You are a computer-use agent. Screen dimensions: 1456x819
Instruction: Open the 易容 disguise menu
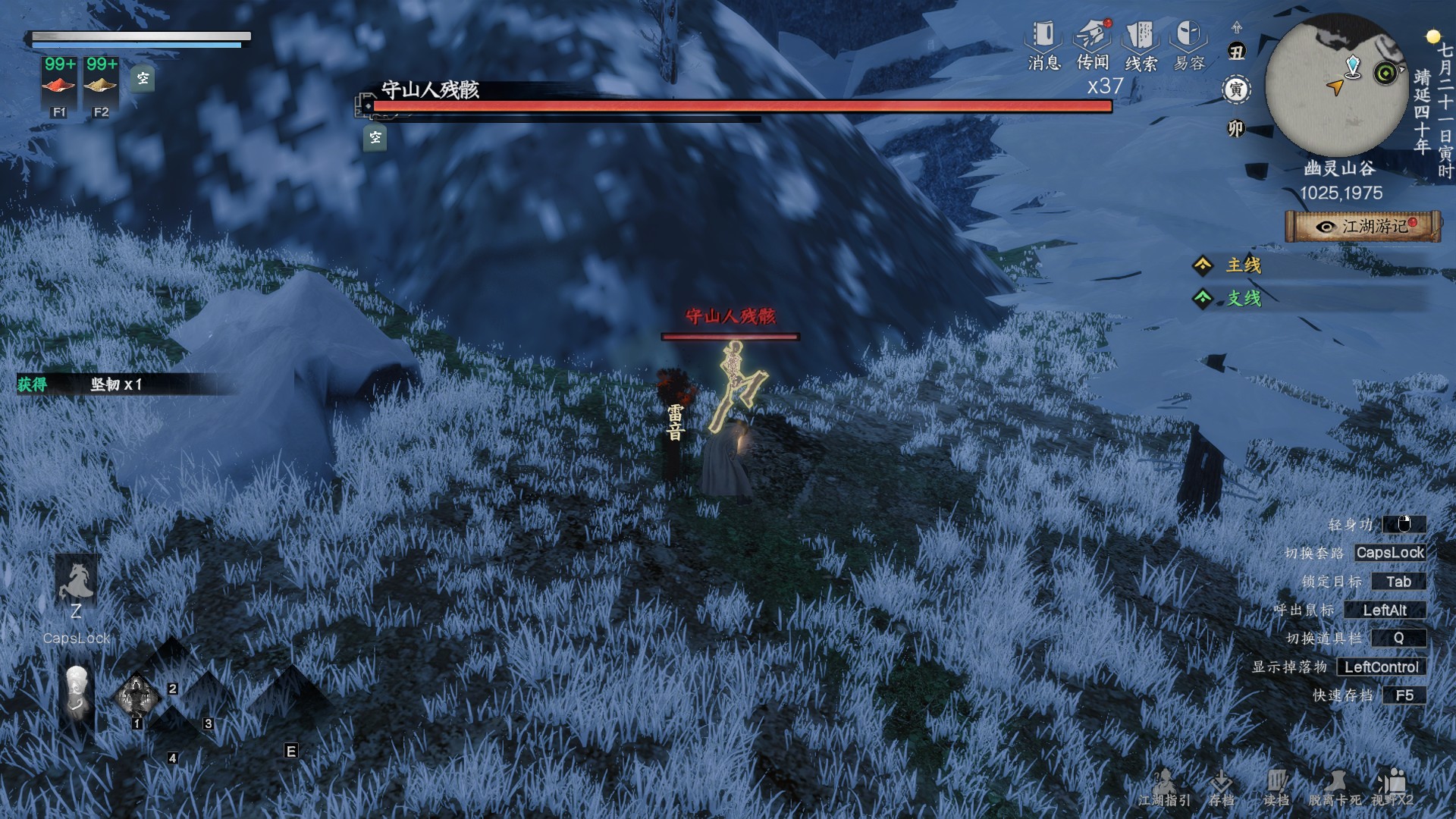[1188, 45]
